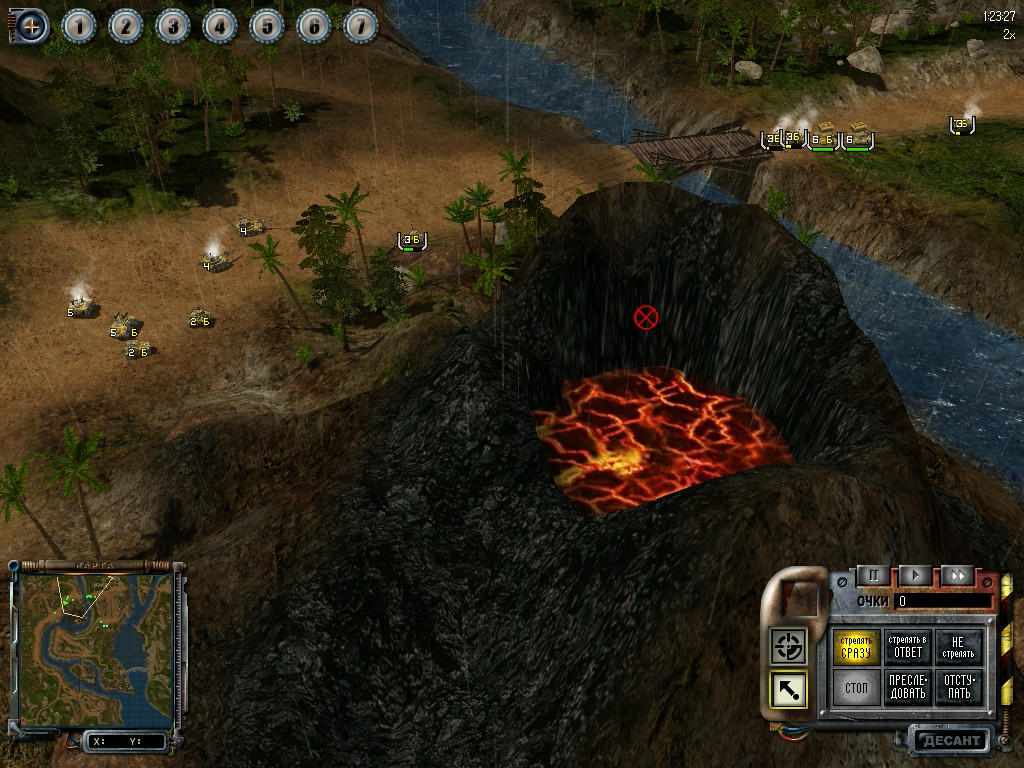
Task: Select control group 7
Action: click(361, 26)
